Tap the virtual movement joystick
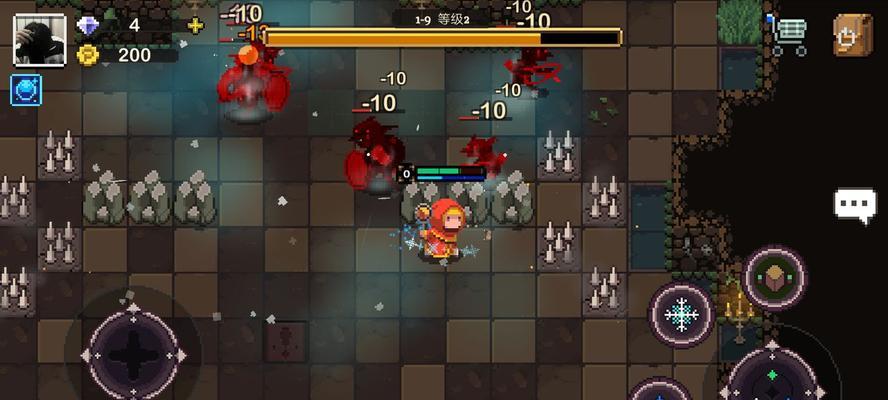Viewport: 888px width, 400px height. (x=132, y=352)
